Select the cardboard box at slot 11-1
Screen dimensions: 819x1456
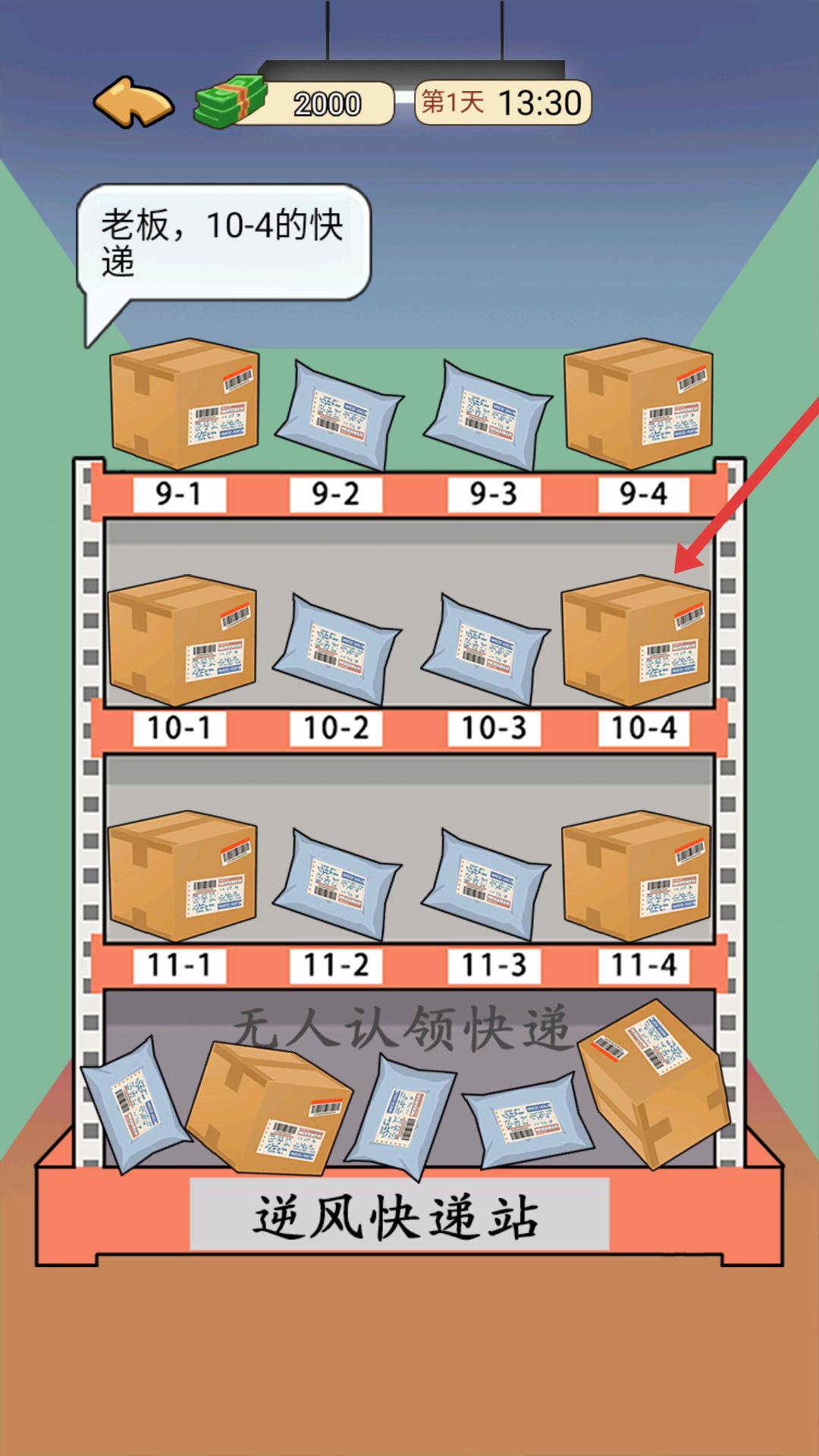coord(182,876)
